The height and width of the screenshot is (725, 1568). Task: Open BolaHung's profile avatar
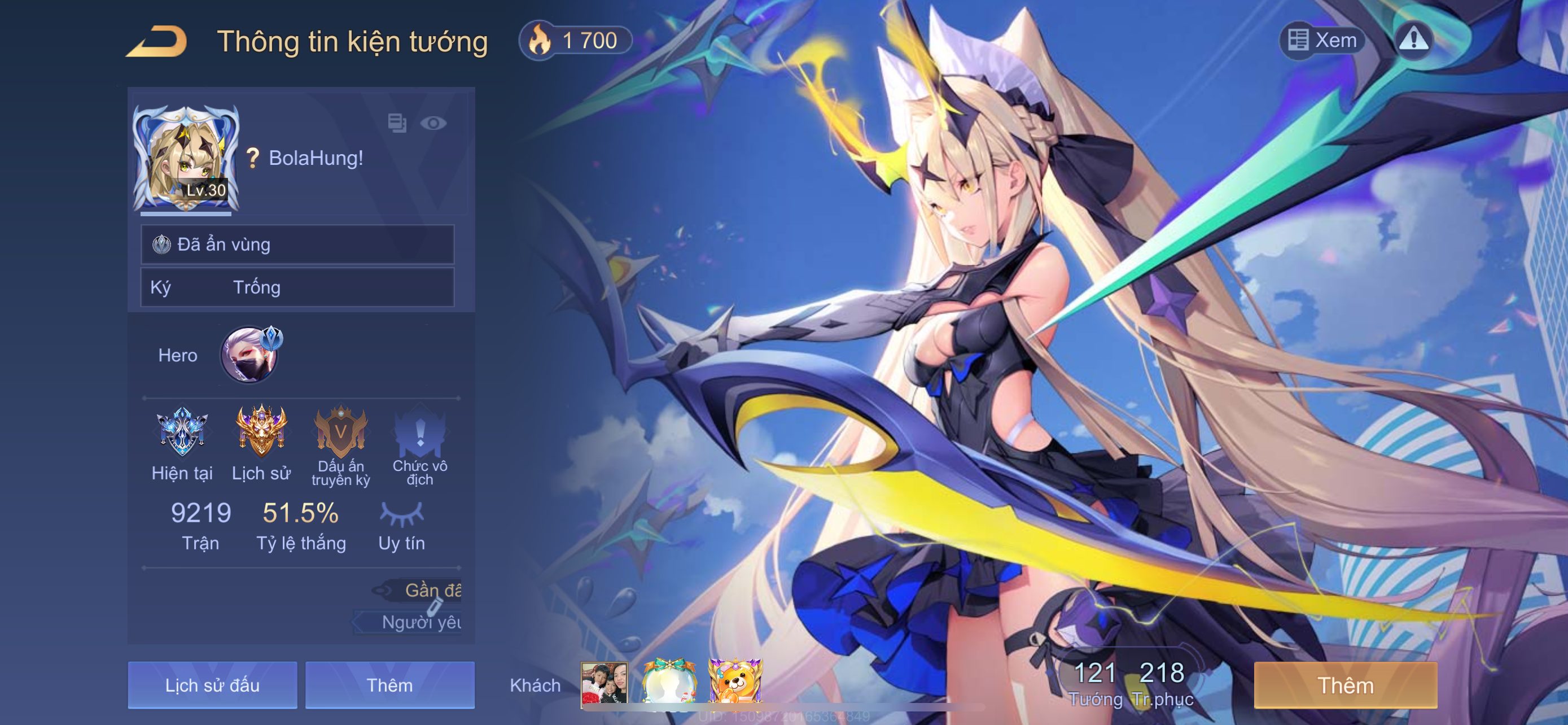click(x=186, y=159)
